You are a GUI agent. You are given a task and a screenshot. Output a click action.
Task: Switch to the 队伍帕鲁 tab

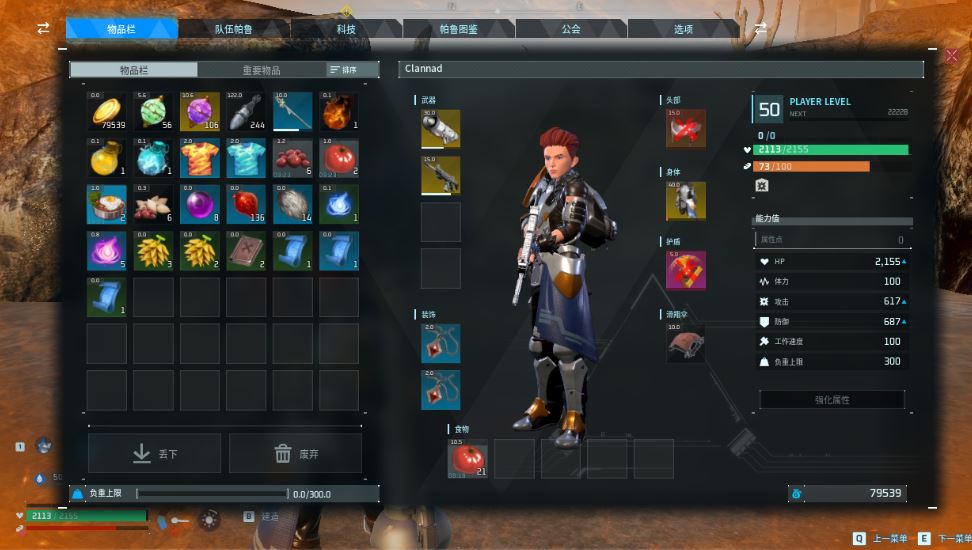(234, 29)
